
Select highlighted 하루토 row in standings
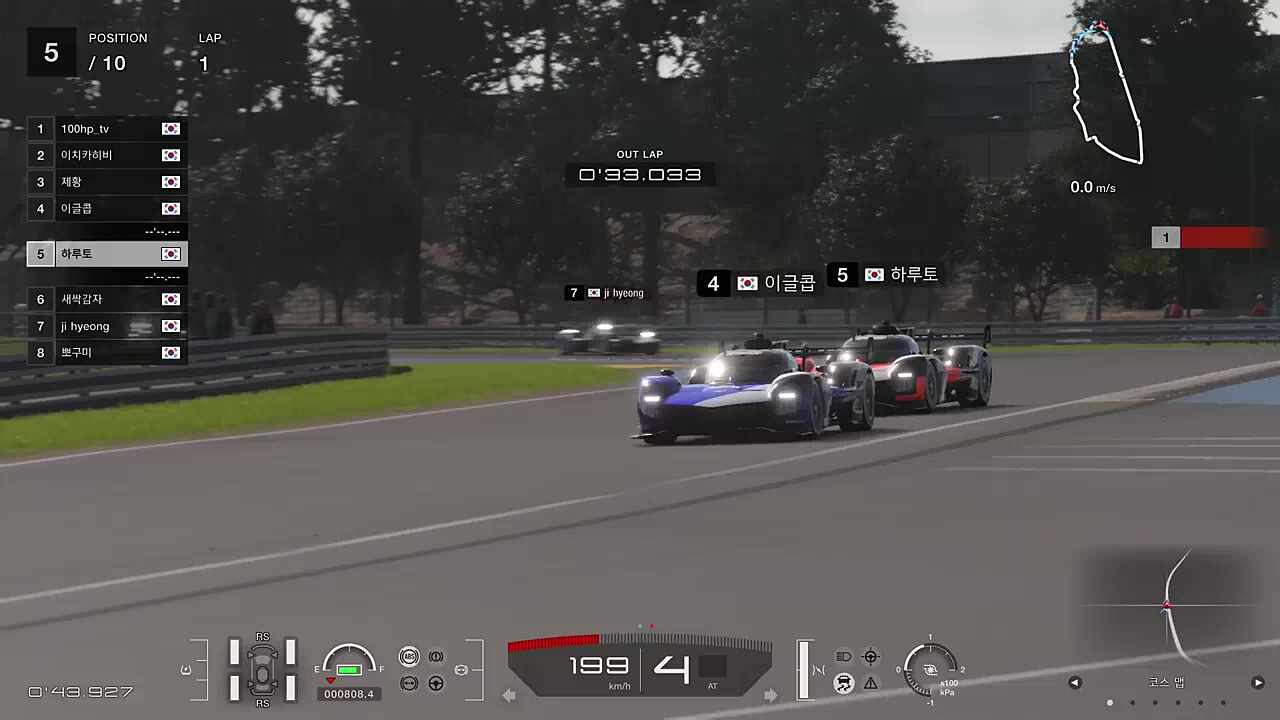click(106, 254)
